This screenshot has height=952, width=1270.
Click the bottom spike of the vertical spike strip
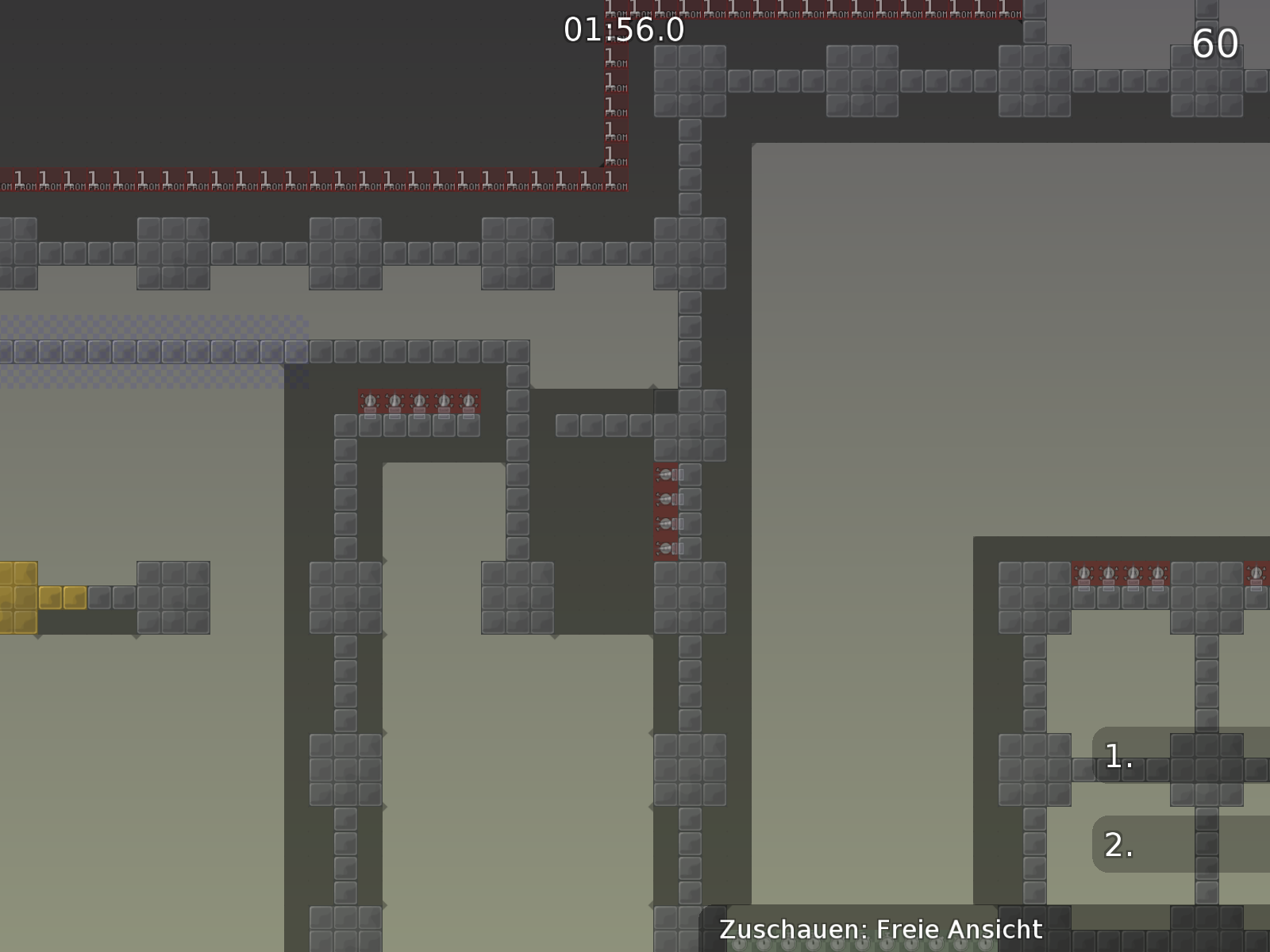coord(664,547)
